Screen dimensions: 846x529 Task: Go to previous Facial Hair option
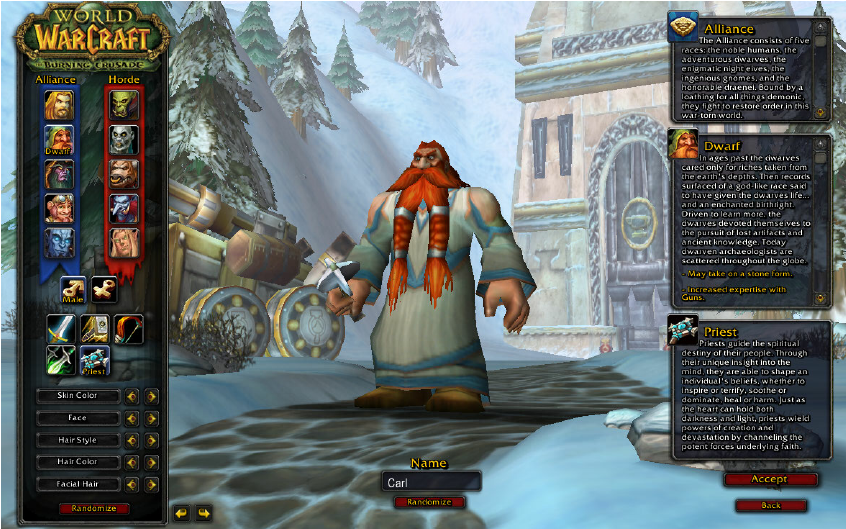click(x=131, y=484)
